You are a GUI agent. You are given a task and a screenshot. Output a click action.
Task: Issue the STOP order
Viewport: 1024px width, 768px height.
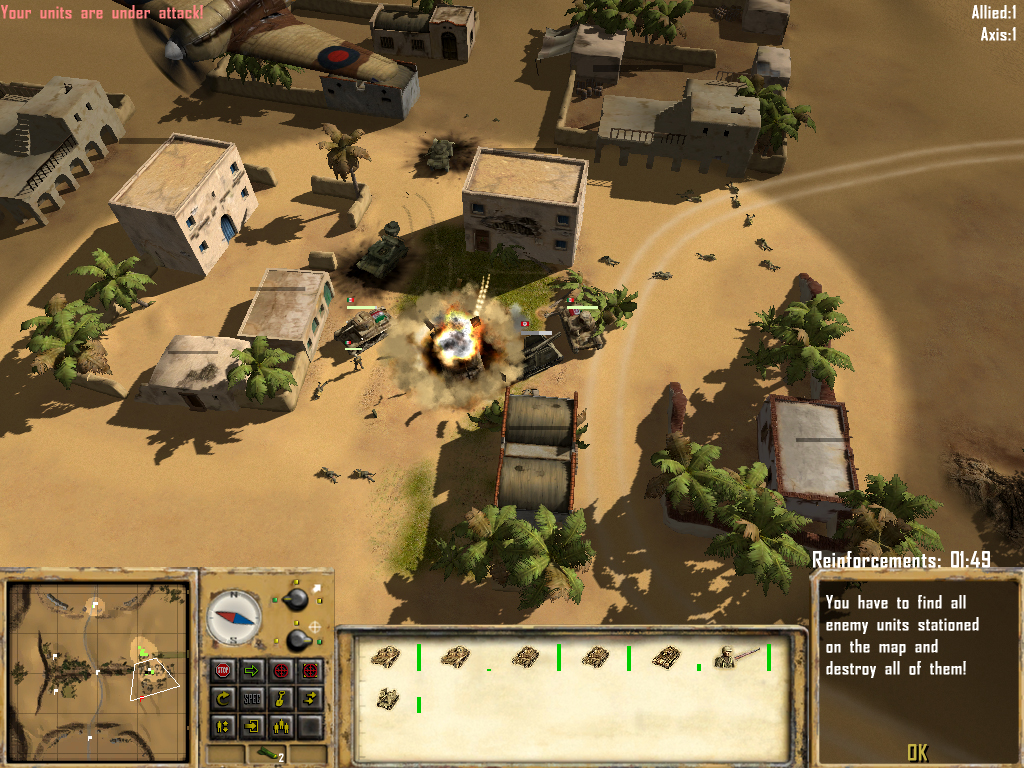(224, 670)
